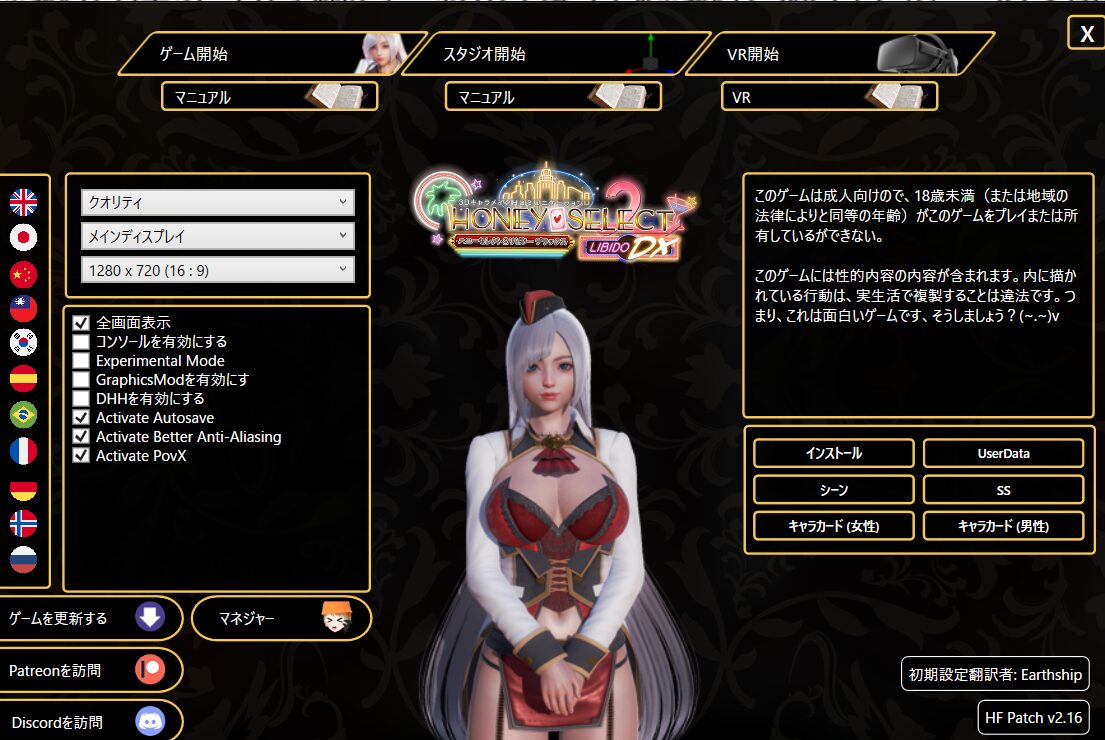
Task: Open the インストール install folder
Action: (x=833, y=453)
